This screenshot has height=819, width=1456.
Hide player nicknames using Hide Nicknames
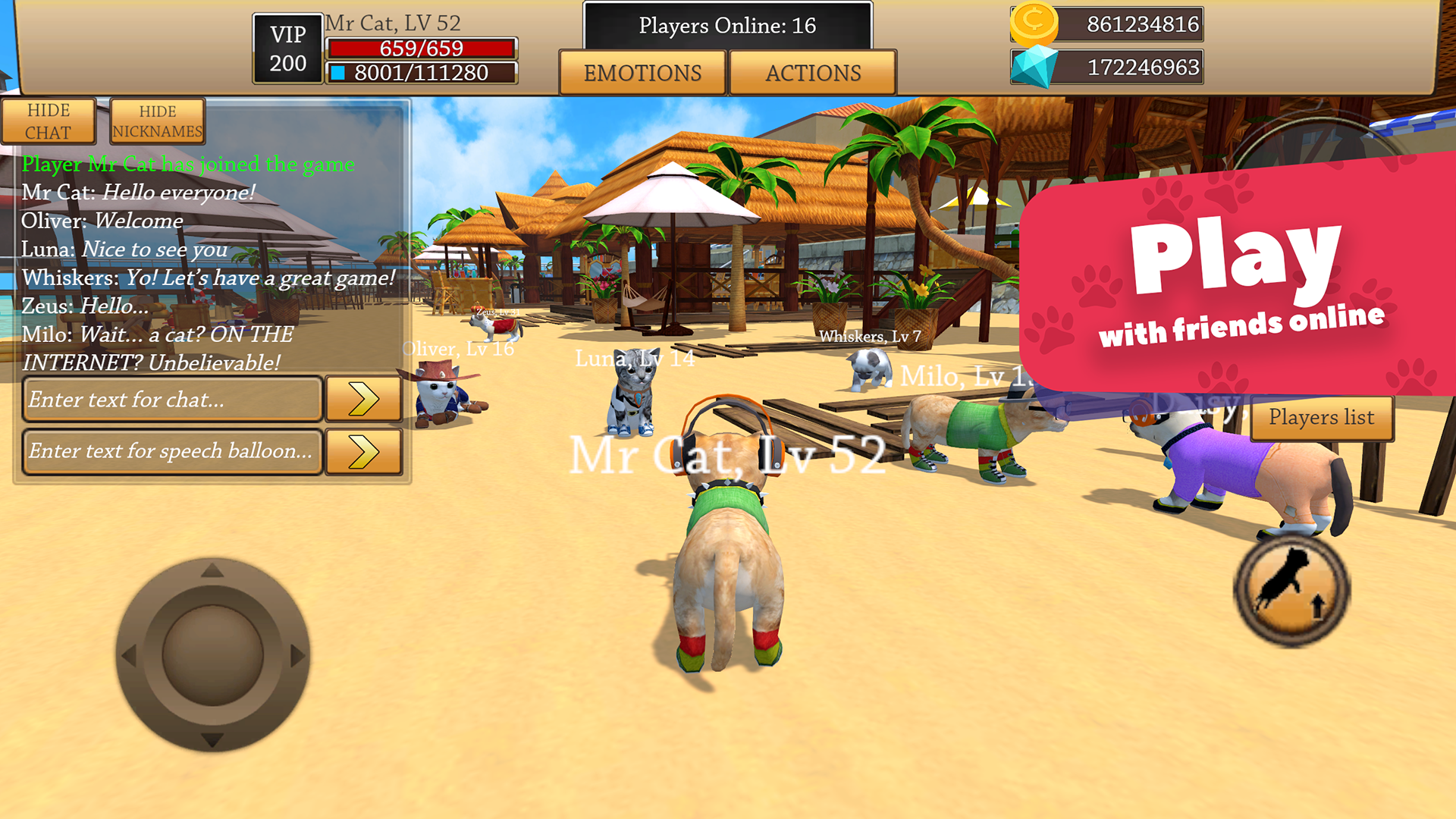[157, 121]
